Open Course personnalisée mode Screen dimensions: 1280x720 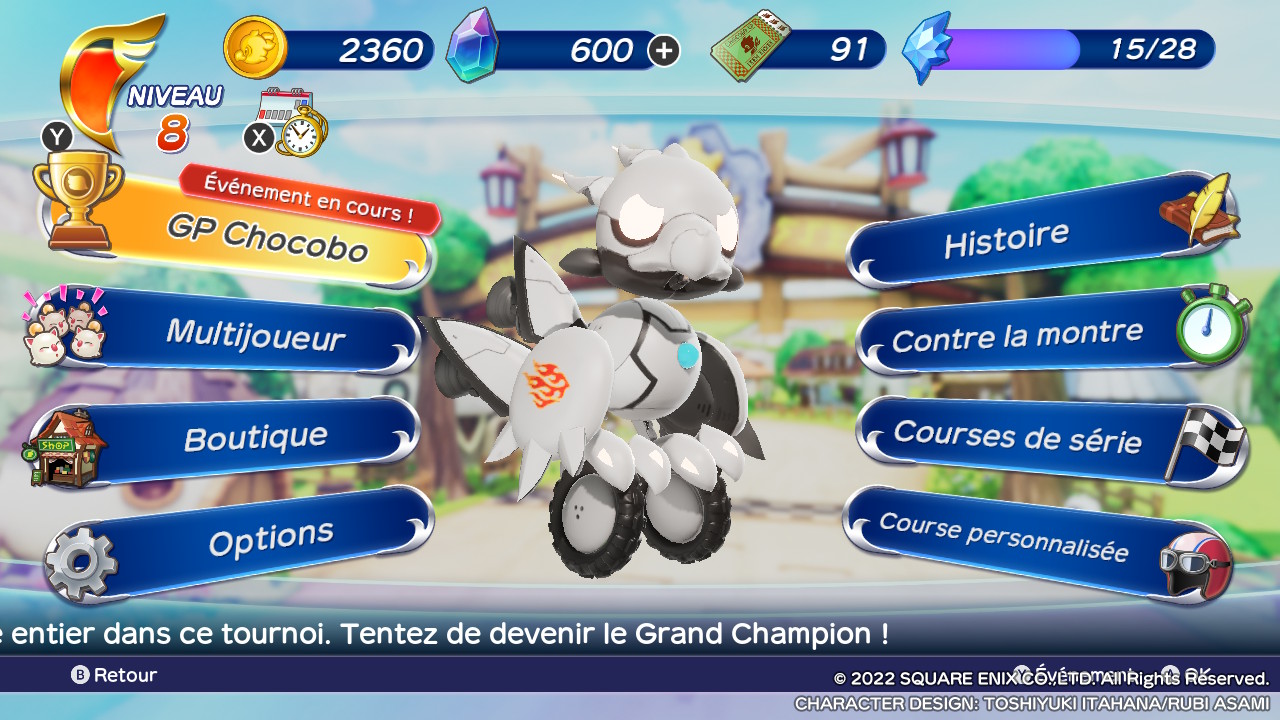[x=1003, y=538]
